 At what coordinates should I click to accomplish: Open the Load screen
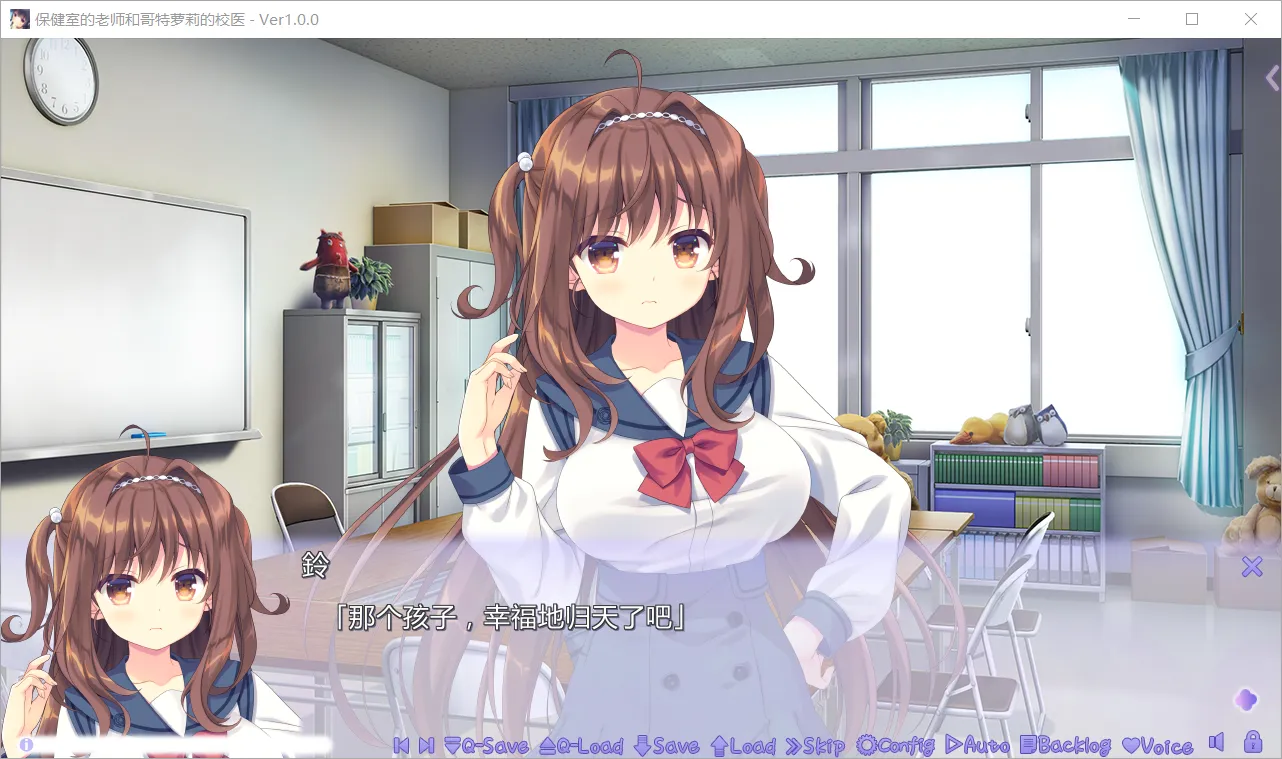(748, 746)
